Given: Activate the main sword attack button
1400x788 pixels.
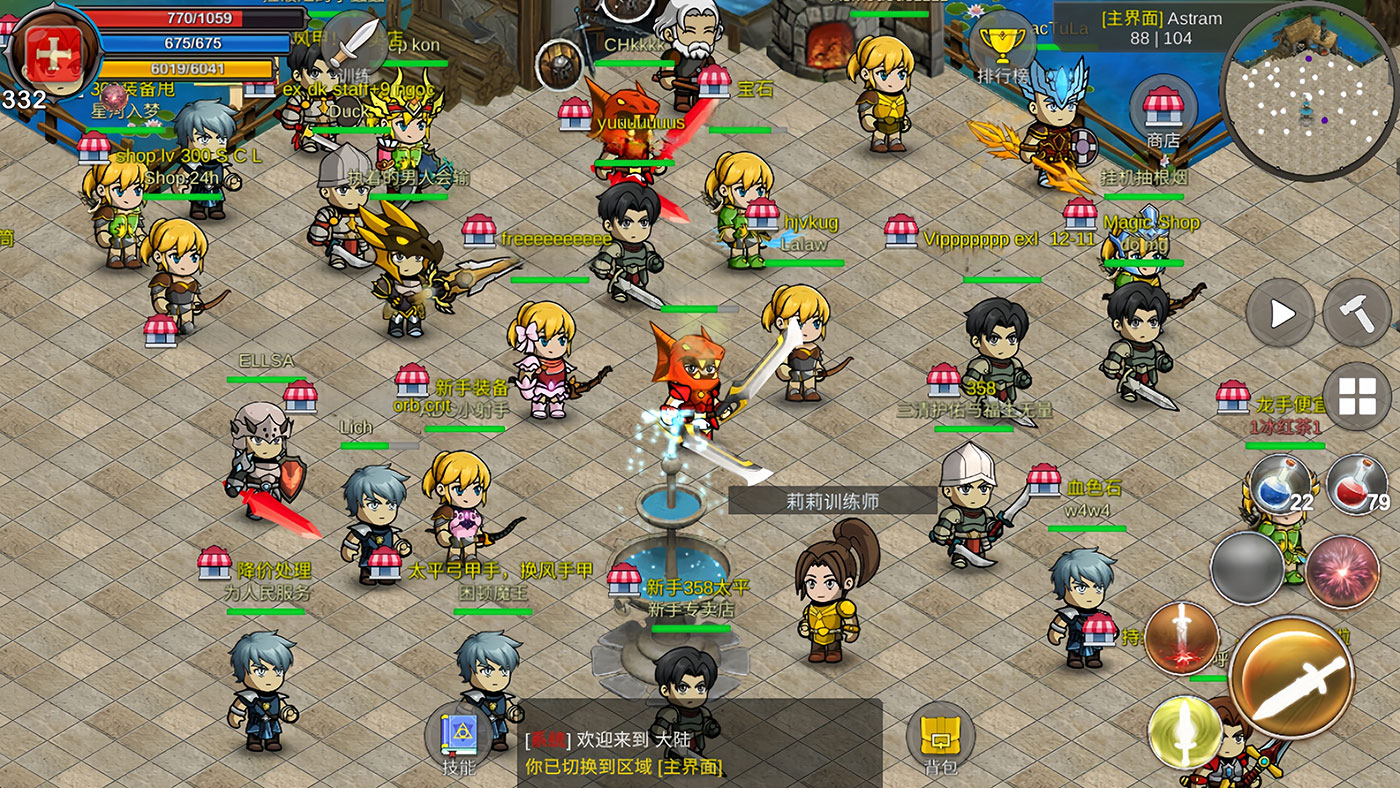Looking at the screenshot, I should (1292, 678).
